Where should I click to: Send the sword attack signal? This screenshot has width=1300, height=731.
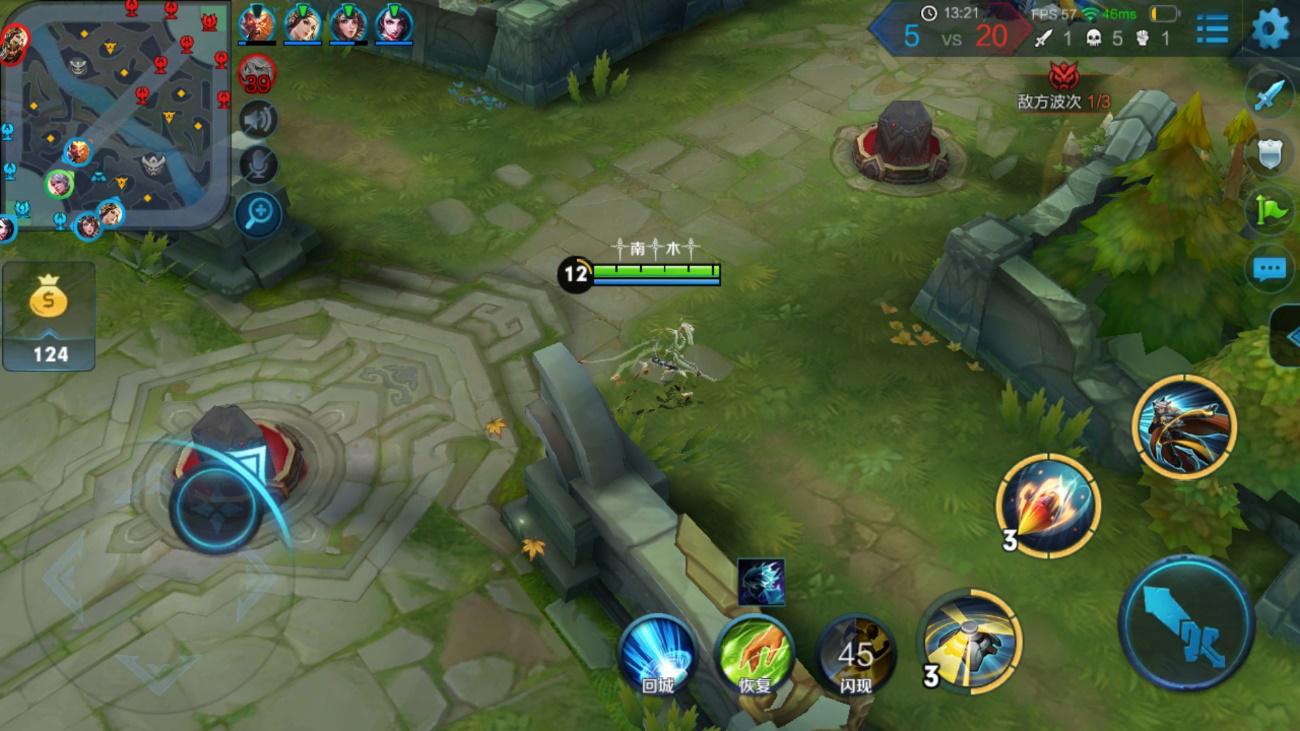[1269, 97]
